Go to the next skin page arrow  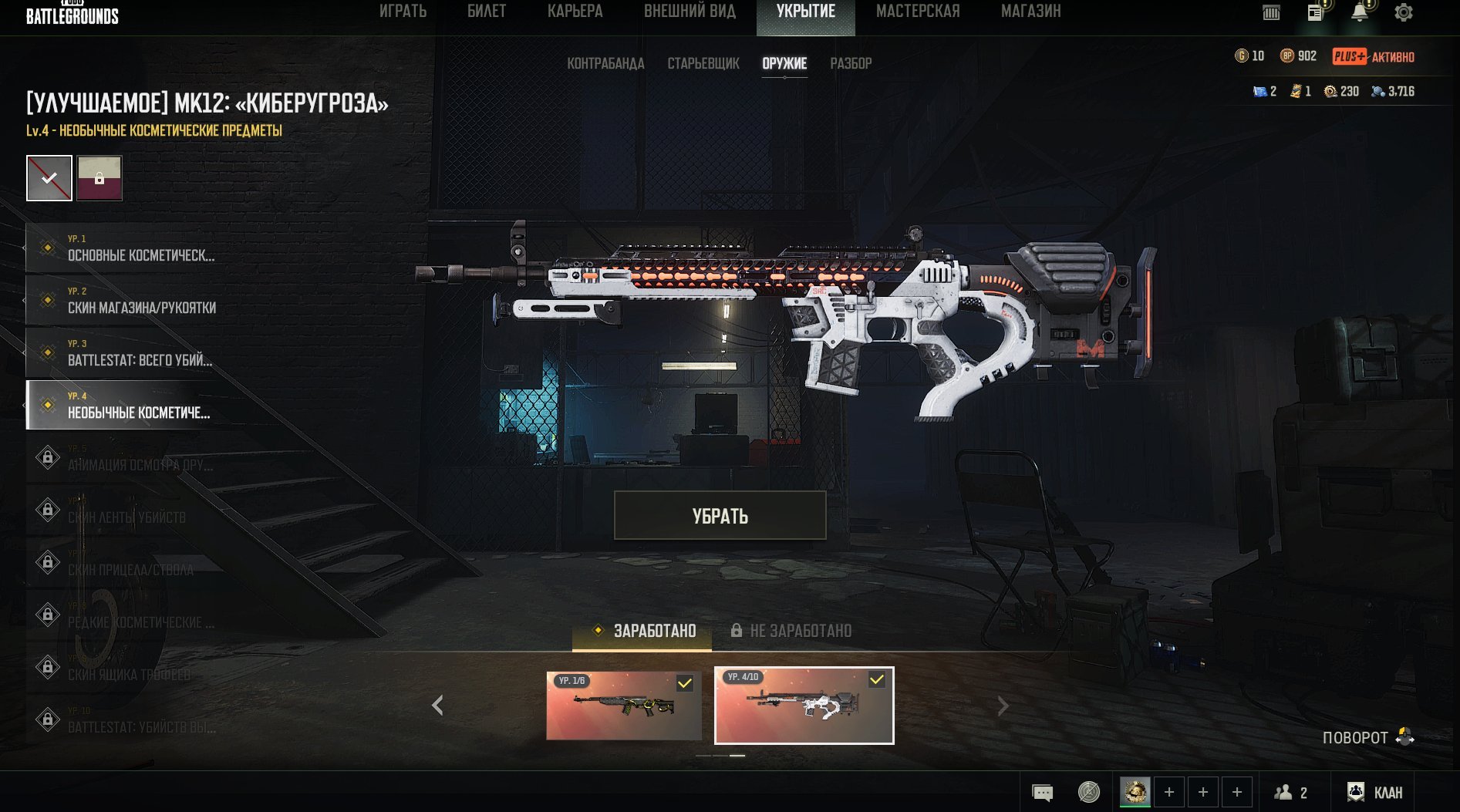click(1003, 706)
